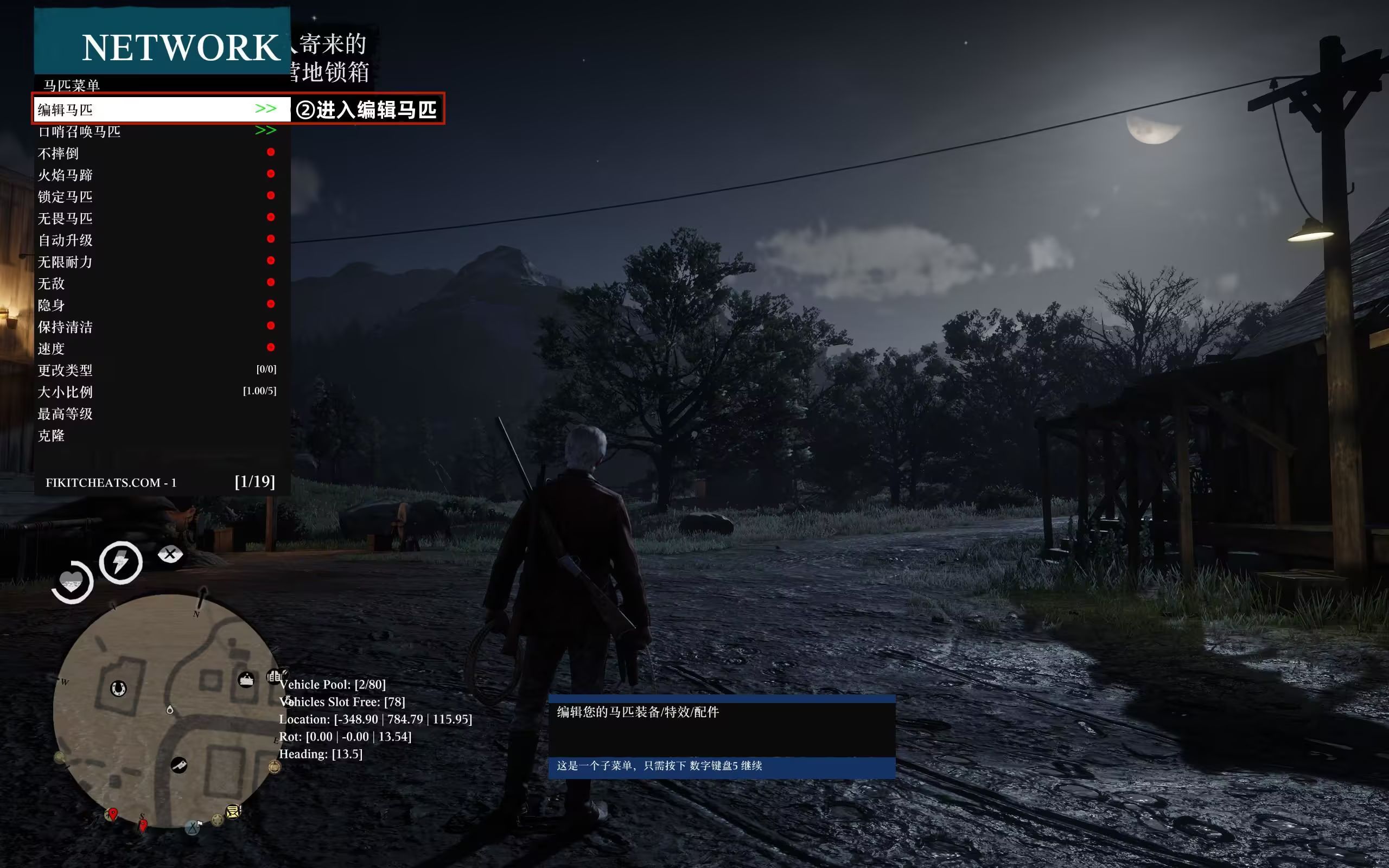Toggle the 不摔倒 option
The width and height of the screenshot is (1389, 868).
click(x=156, y=154)
